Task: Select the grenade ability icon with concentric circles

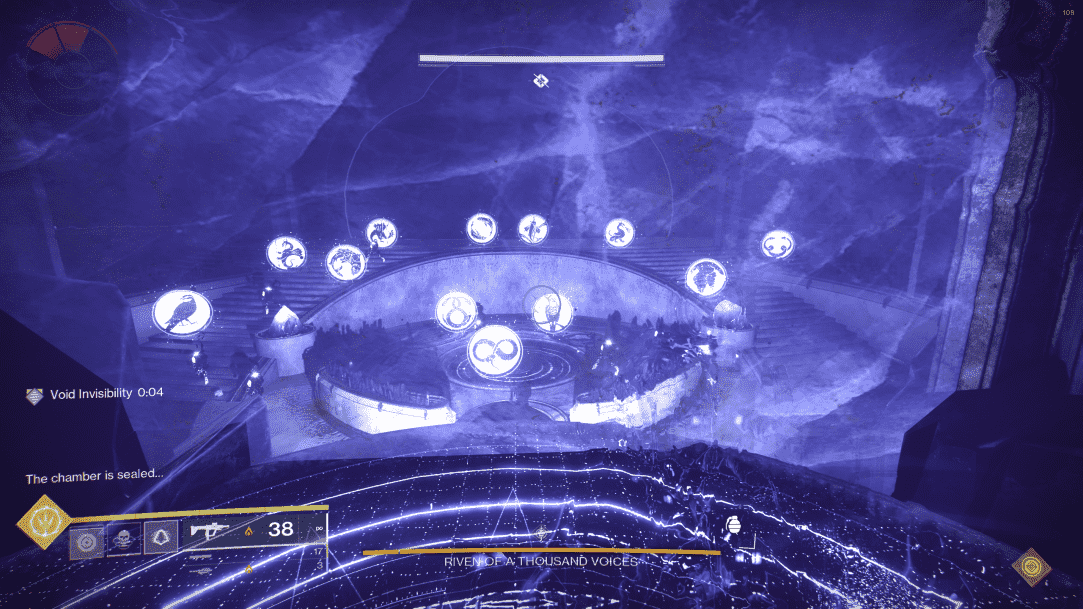Action: click(85, 541)
